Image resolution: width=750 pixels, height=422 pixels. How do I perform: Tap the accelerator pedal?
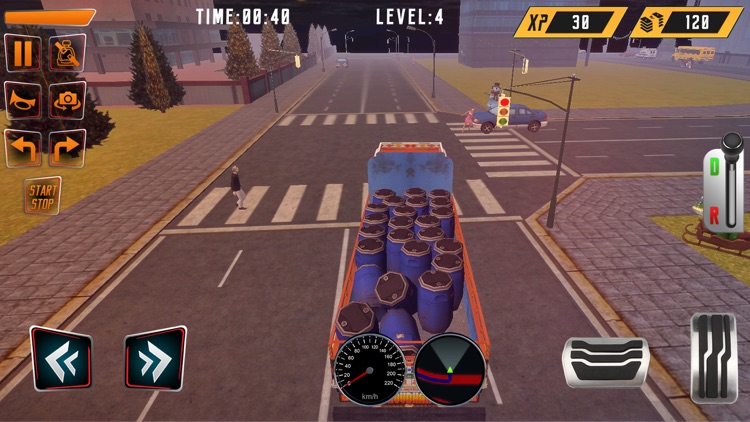714,358
